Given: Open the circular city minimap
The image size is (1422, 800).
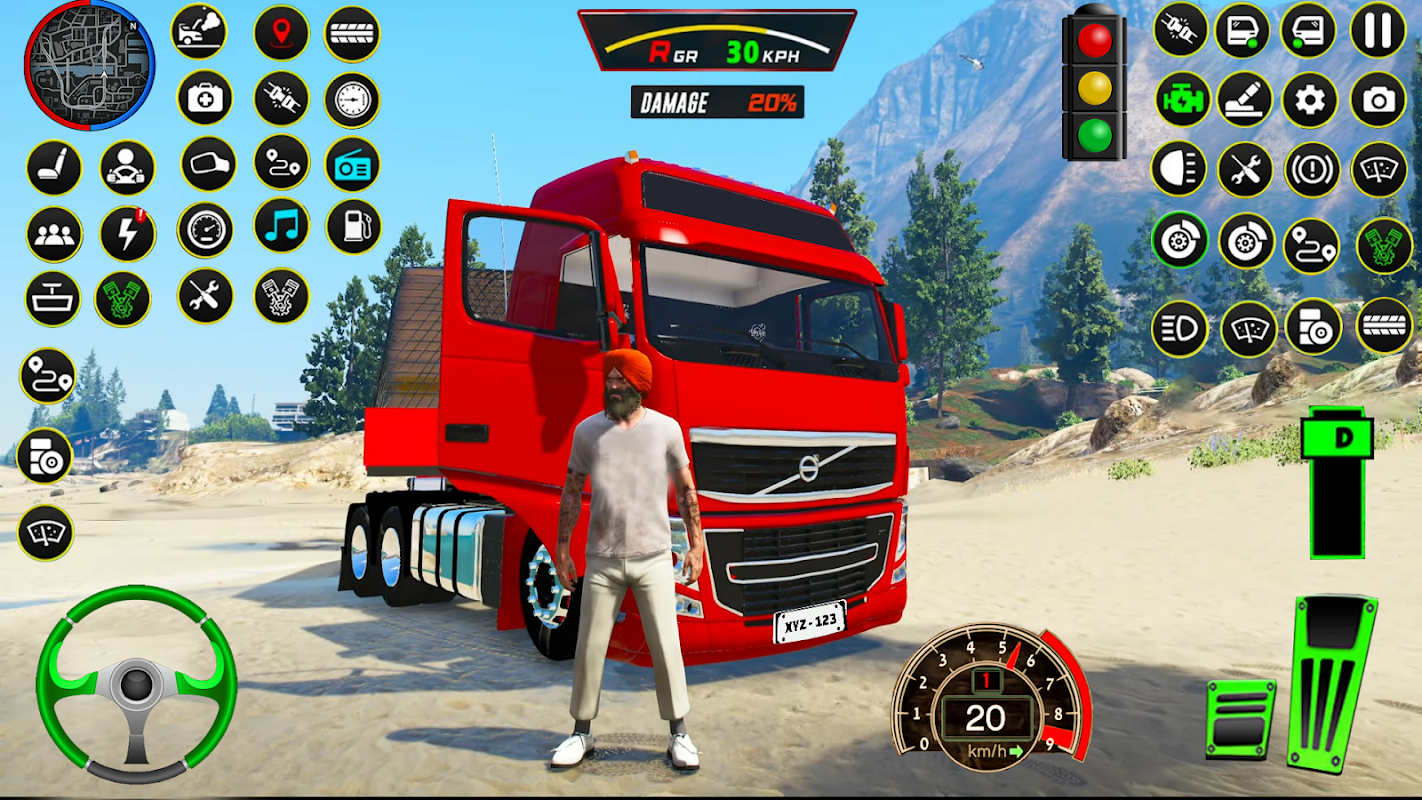Looking at the screenshot, I should pos(90,65).
